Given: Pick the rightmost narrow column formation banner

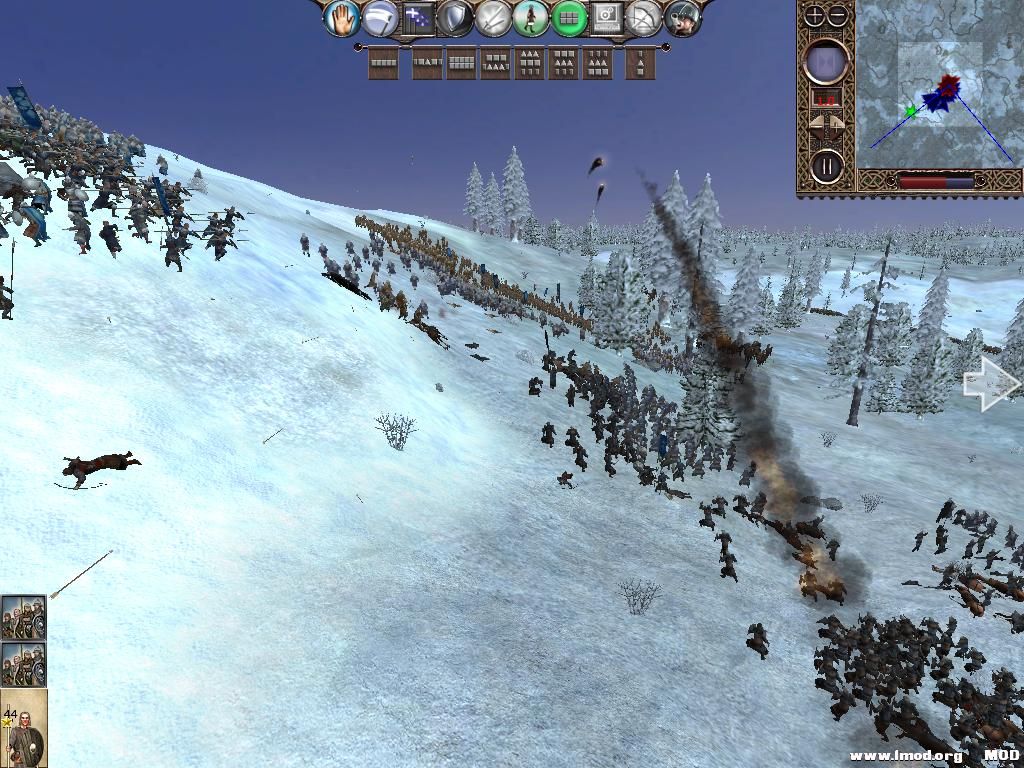Looking at the screenshot, I should [x=640, y=63].
